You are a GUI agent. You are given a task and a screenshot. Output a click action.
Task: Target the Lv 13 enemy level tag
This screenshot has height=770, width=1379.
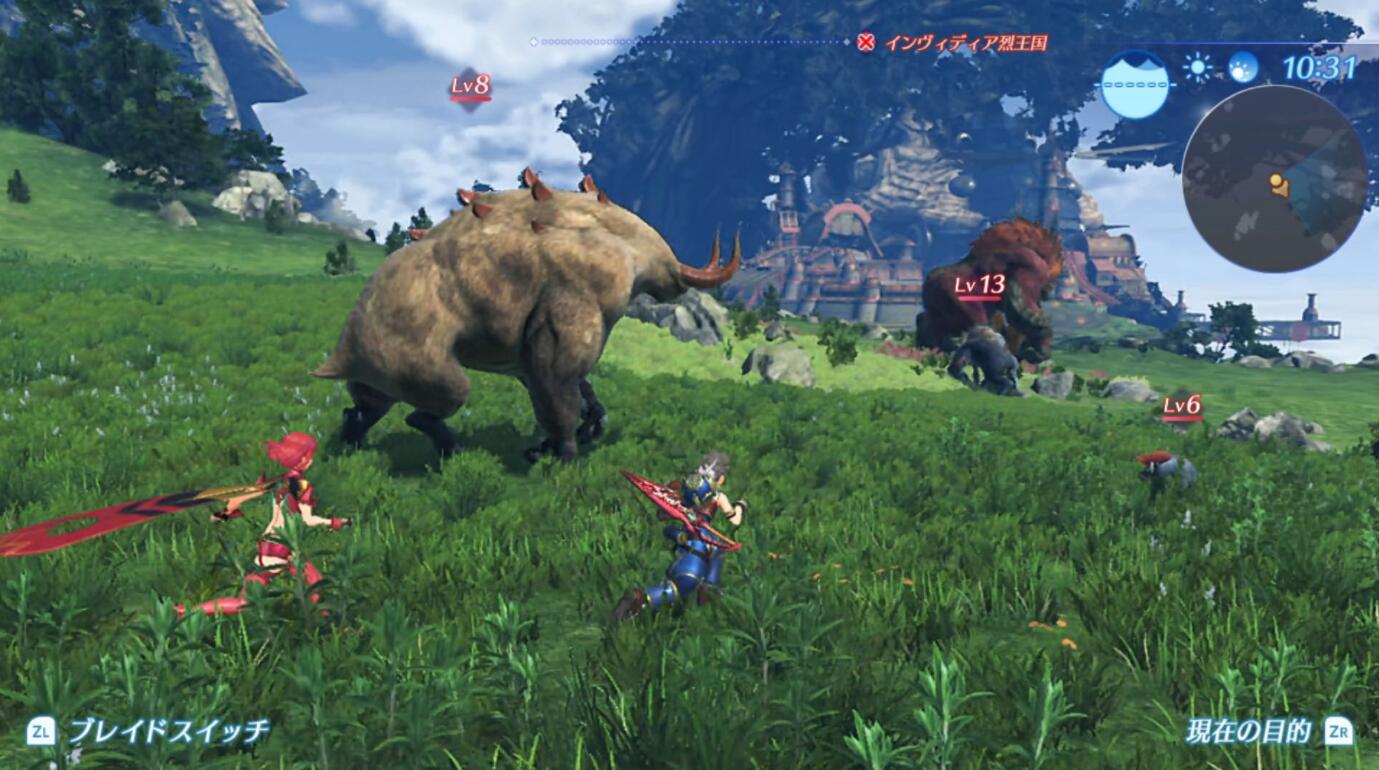(979, 286)
